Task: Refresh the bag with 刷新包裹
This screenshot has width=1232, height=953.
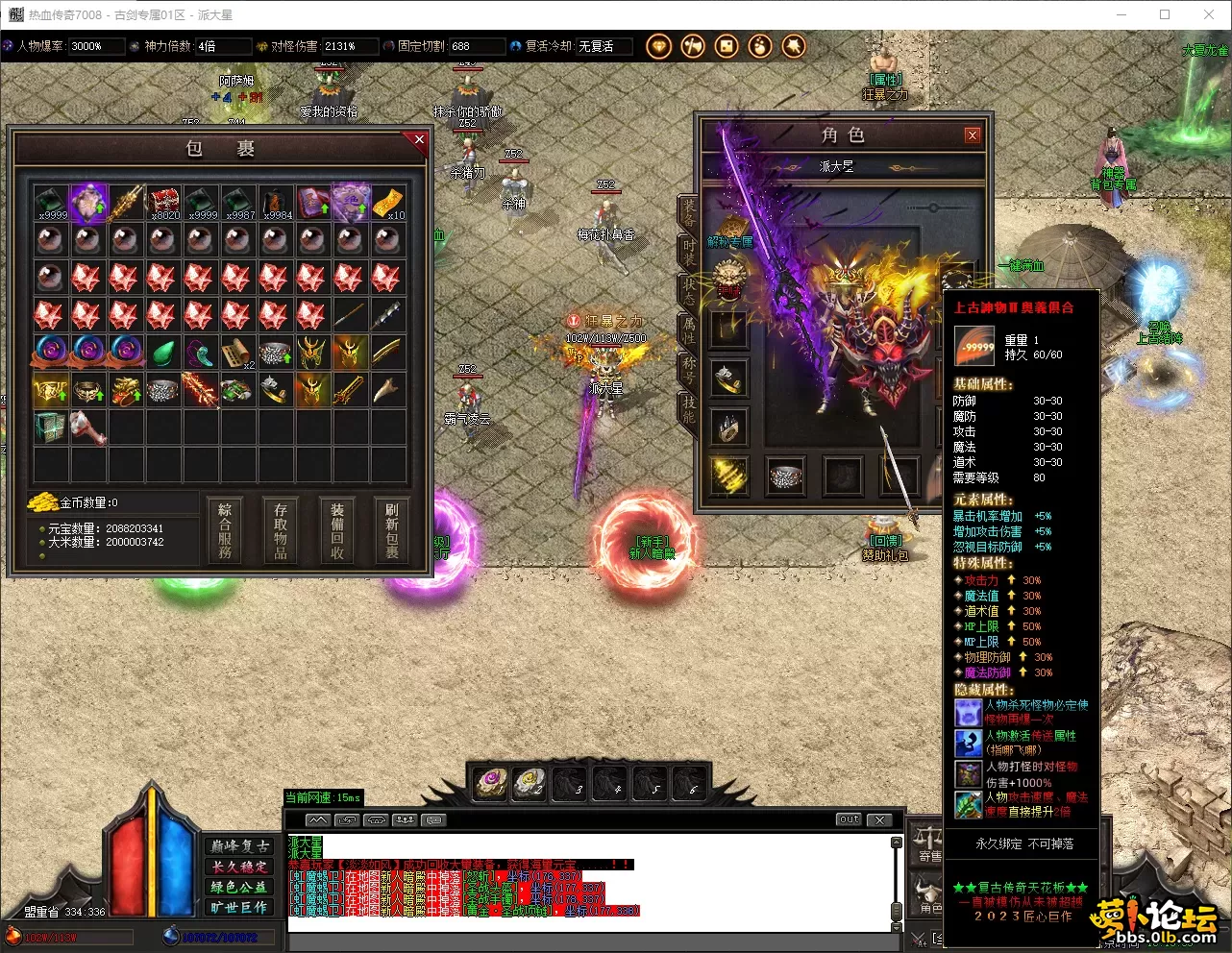Action: tap(392, 529)
